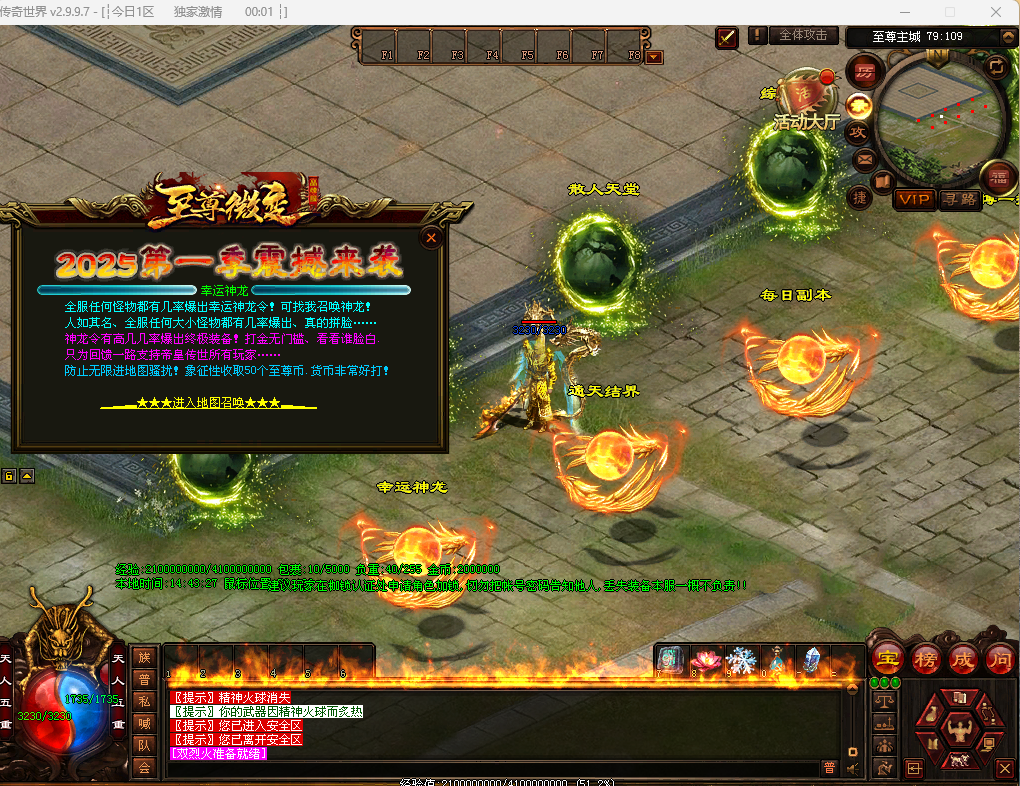Image resolution: width=1020 pixels, height=786 pixels.
Task: Close the 幸运神龙 announcement panel
Action: click(x=431, y=238)
